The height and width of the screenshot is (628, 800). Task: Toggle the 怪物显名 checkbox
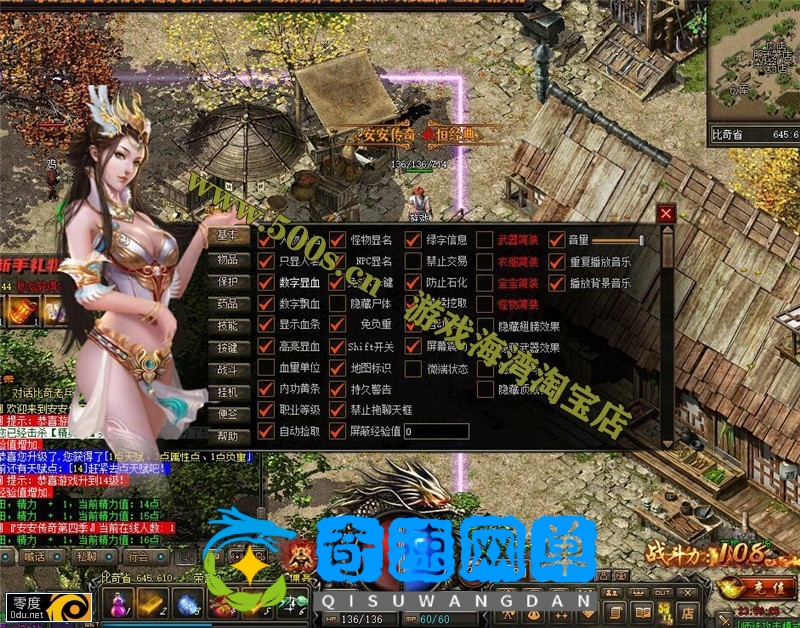coord(338,240)
